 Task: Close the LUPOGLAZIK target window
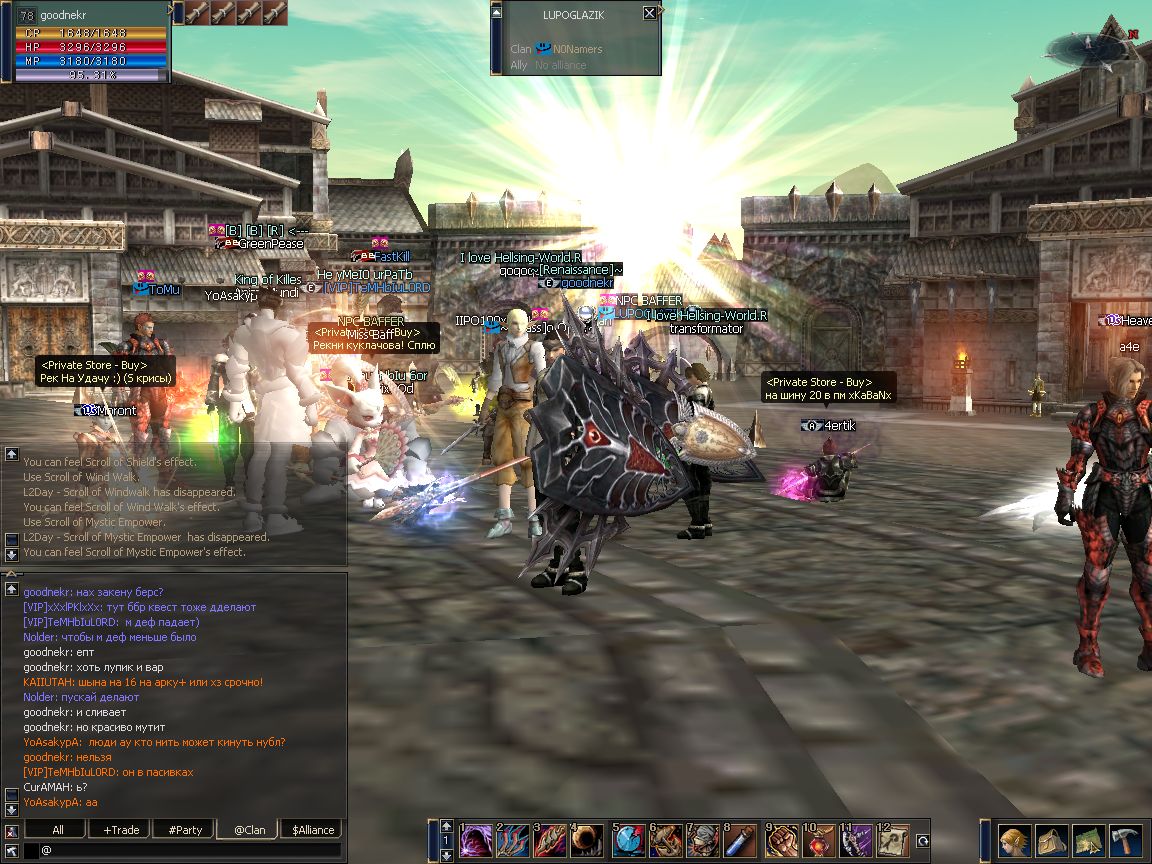point(650,13)
